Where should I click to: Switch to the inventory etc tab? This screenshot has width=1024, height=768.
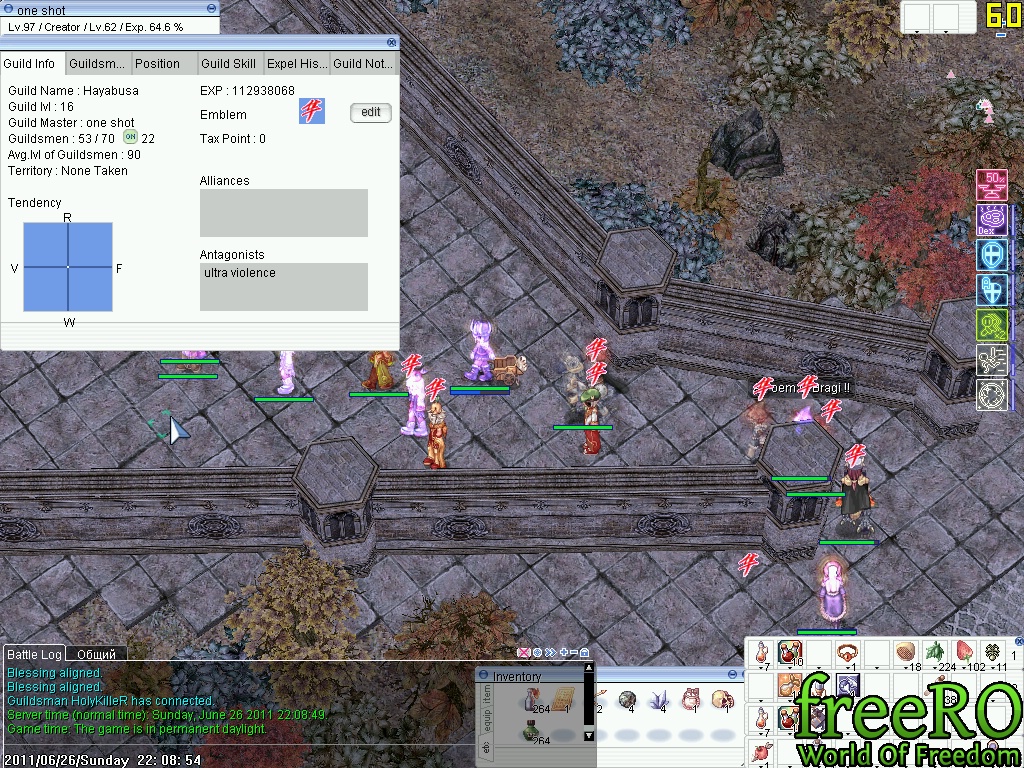[x=487, y=747]
